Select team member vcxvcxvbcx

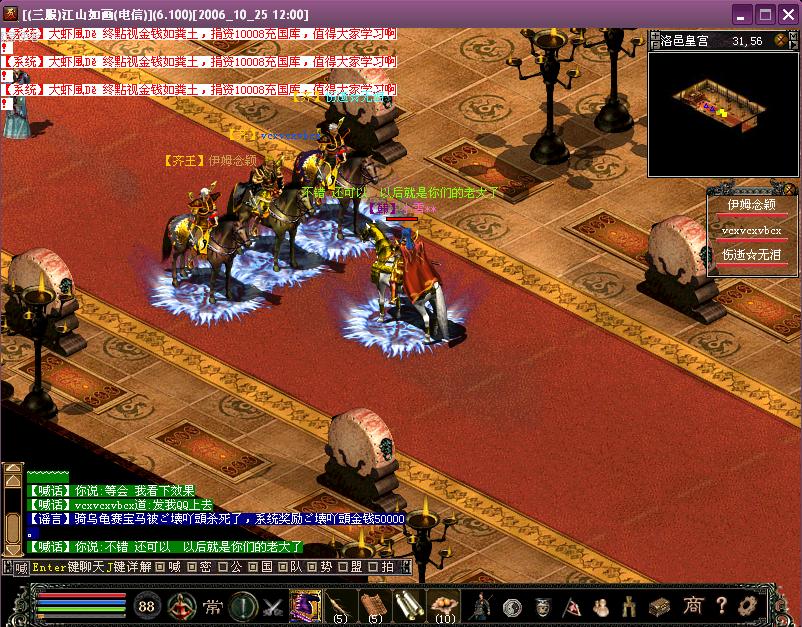point(751,230)
